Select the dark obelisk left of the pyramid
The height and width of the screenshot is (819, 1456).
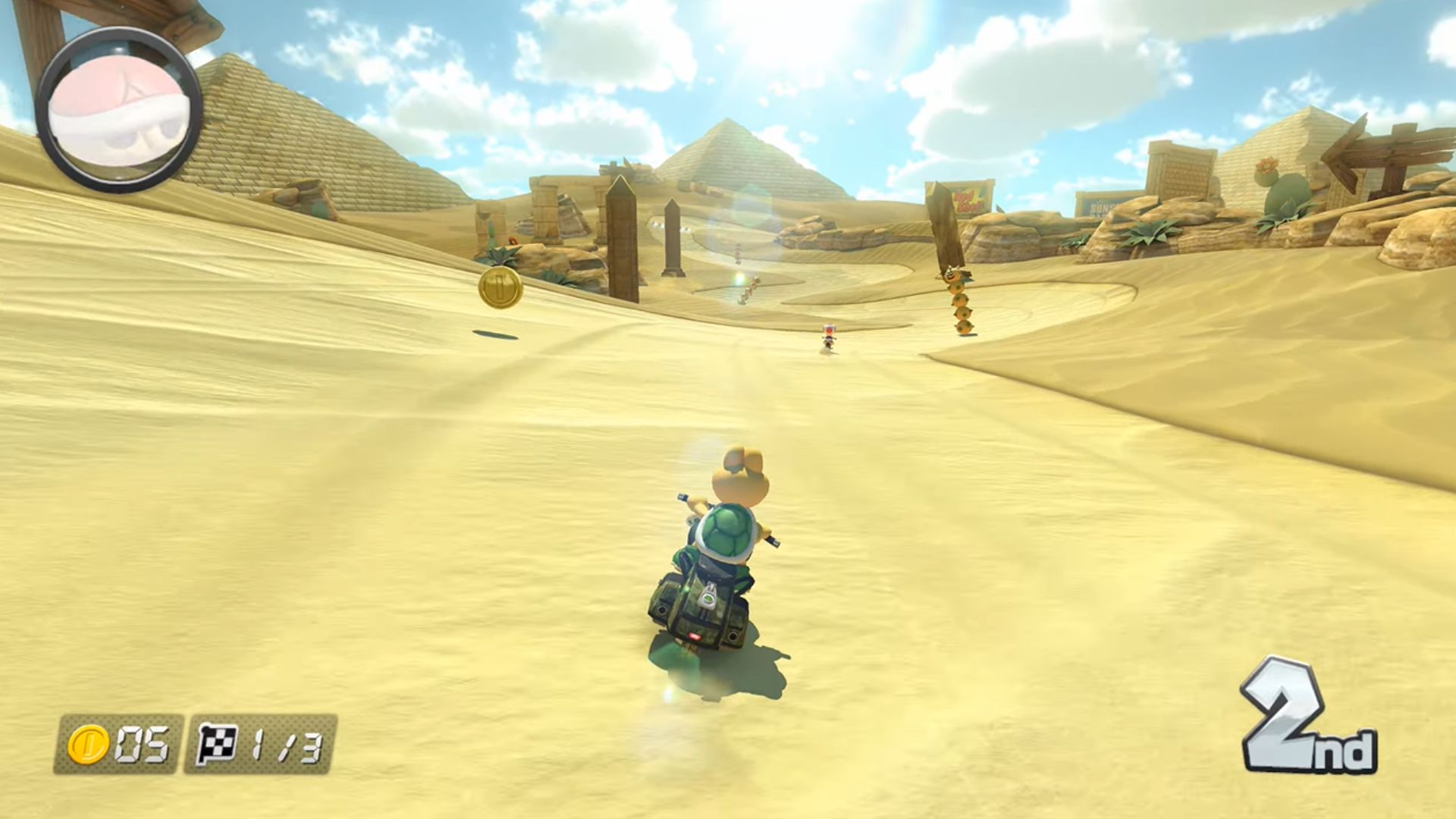[622, 227]
